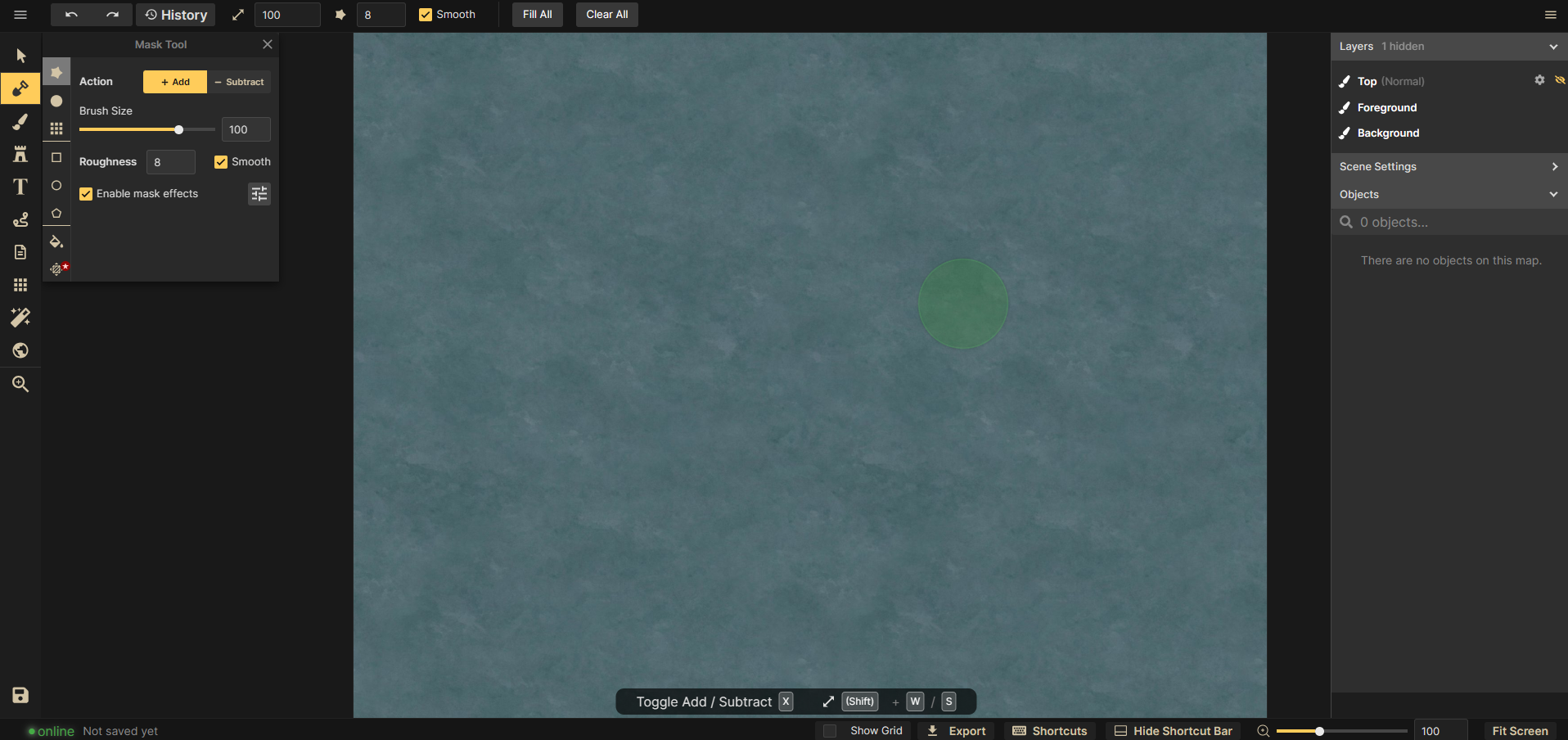Open the History panel

point(176,15)
